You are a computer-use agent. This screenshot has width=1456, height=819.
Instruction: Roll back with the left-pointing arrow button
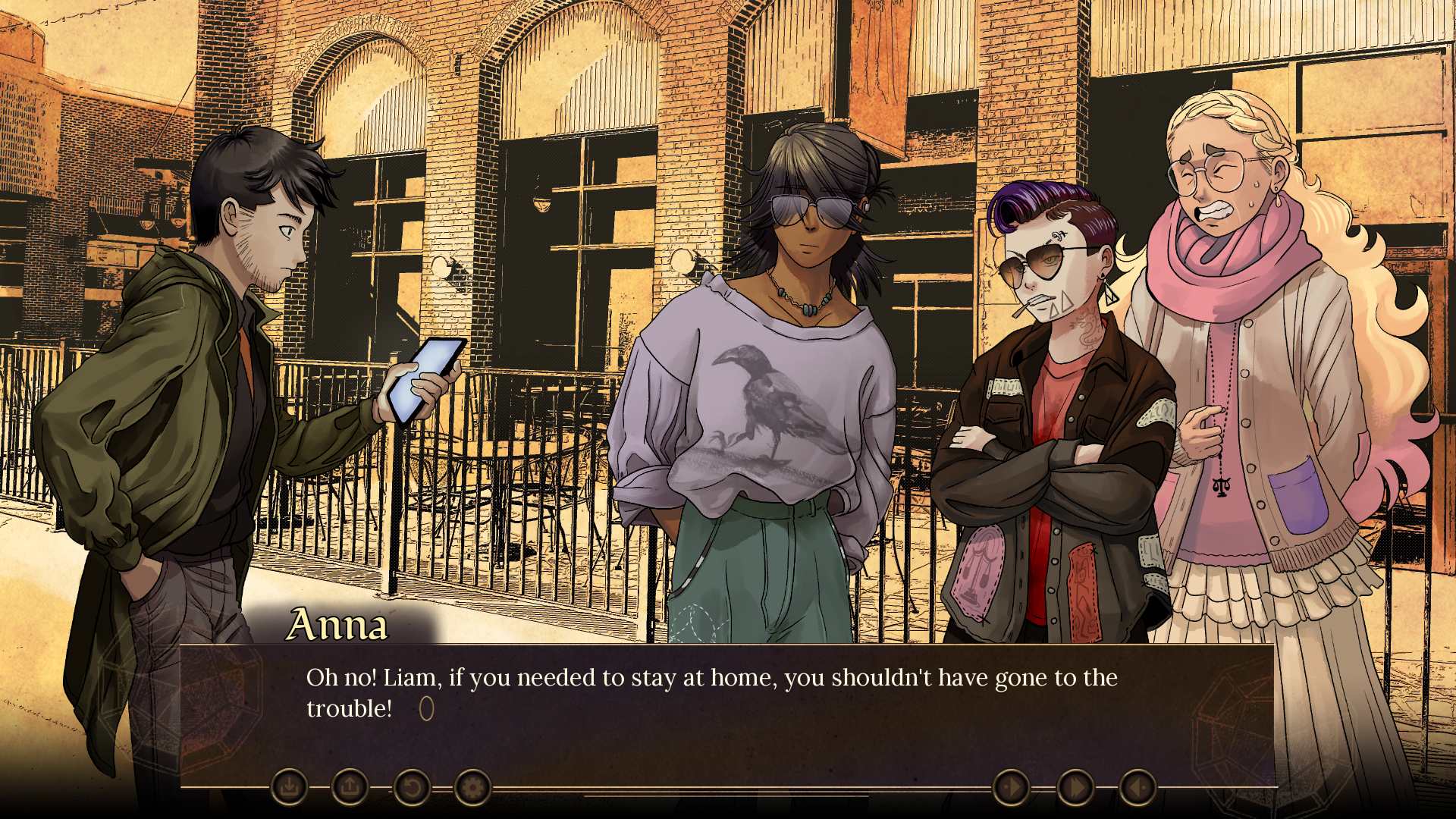click(1137, 788)
